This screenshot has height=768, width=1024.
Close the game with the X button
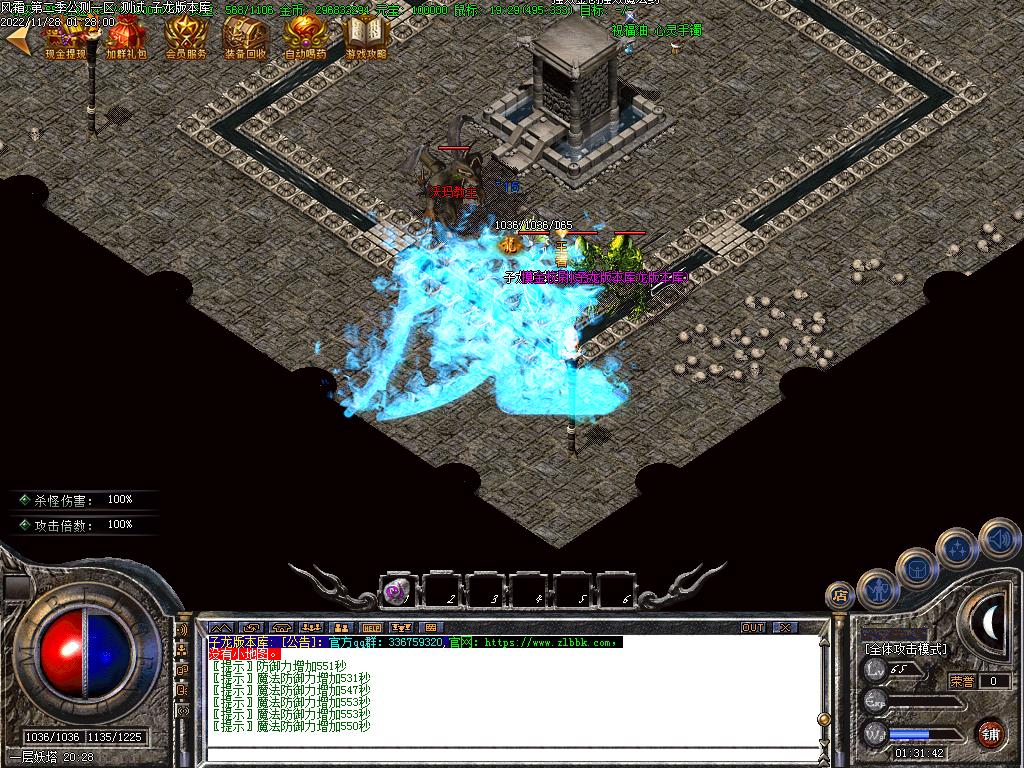point(786,628)
